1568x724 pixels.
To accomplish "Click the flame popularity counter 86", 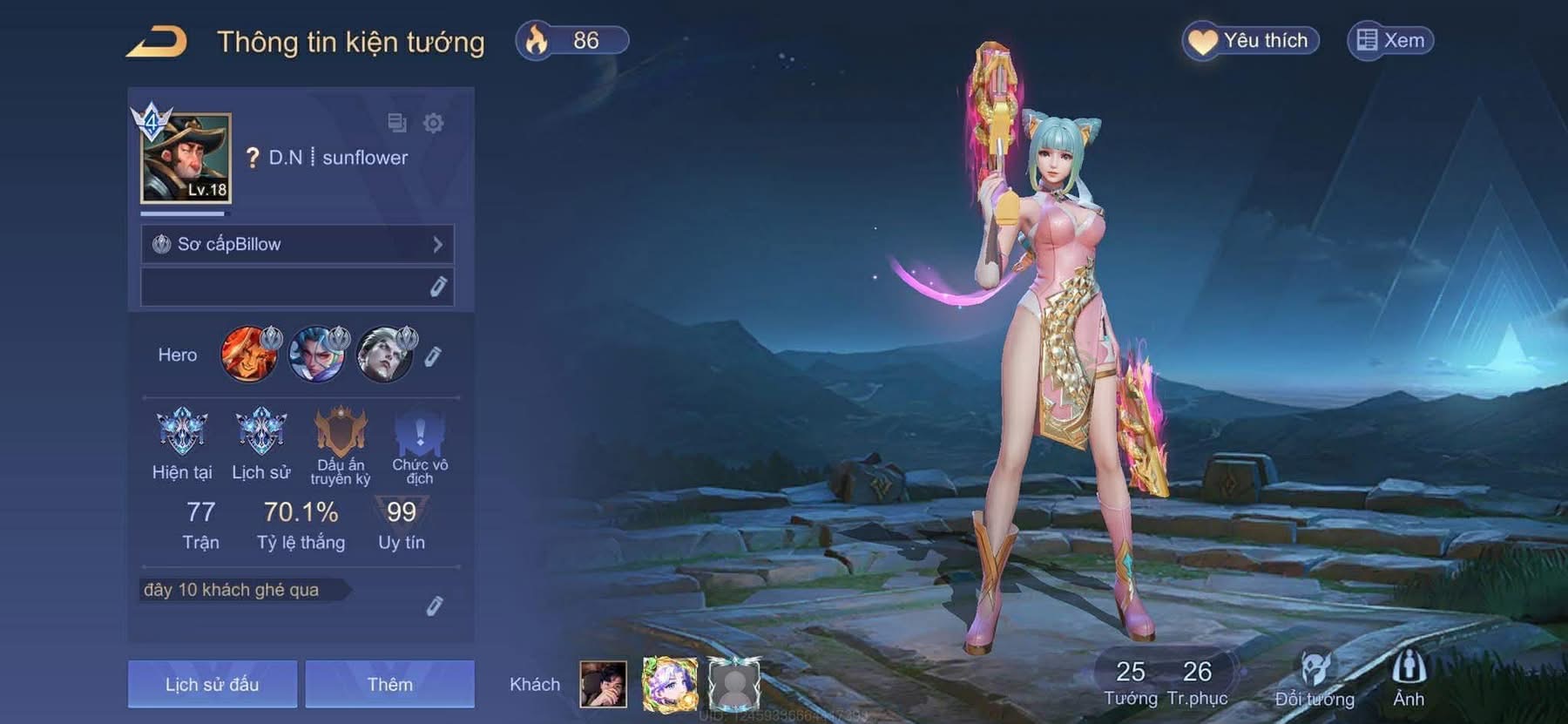I will (572, 41).
